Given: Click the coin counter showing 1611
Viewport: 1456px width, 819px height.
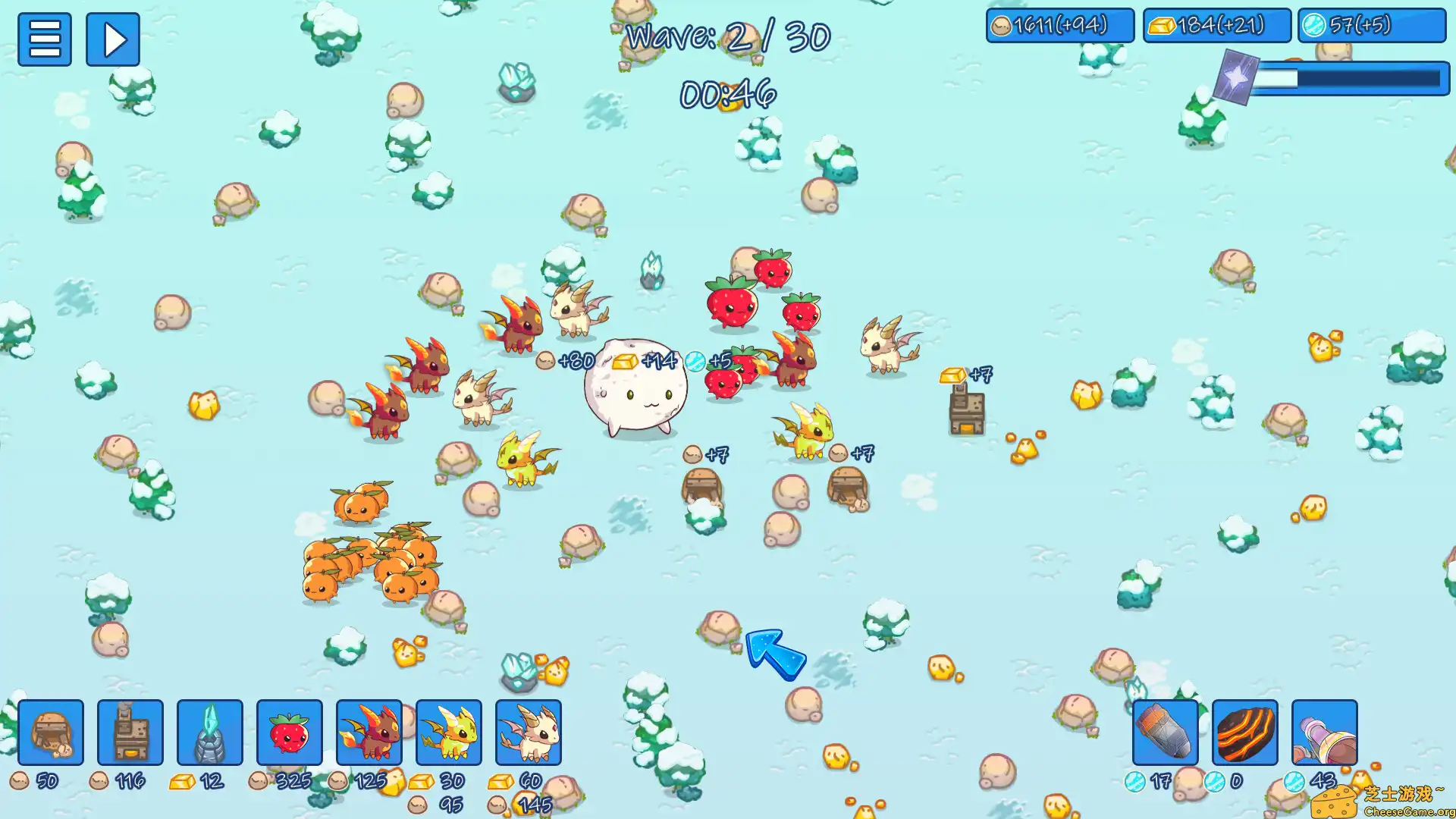Looking at the screenshot, I should [x=1059, y=25].
